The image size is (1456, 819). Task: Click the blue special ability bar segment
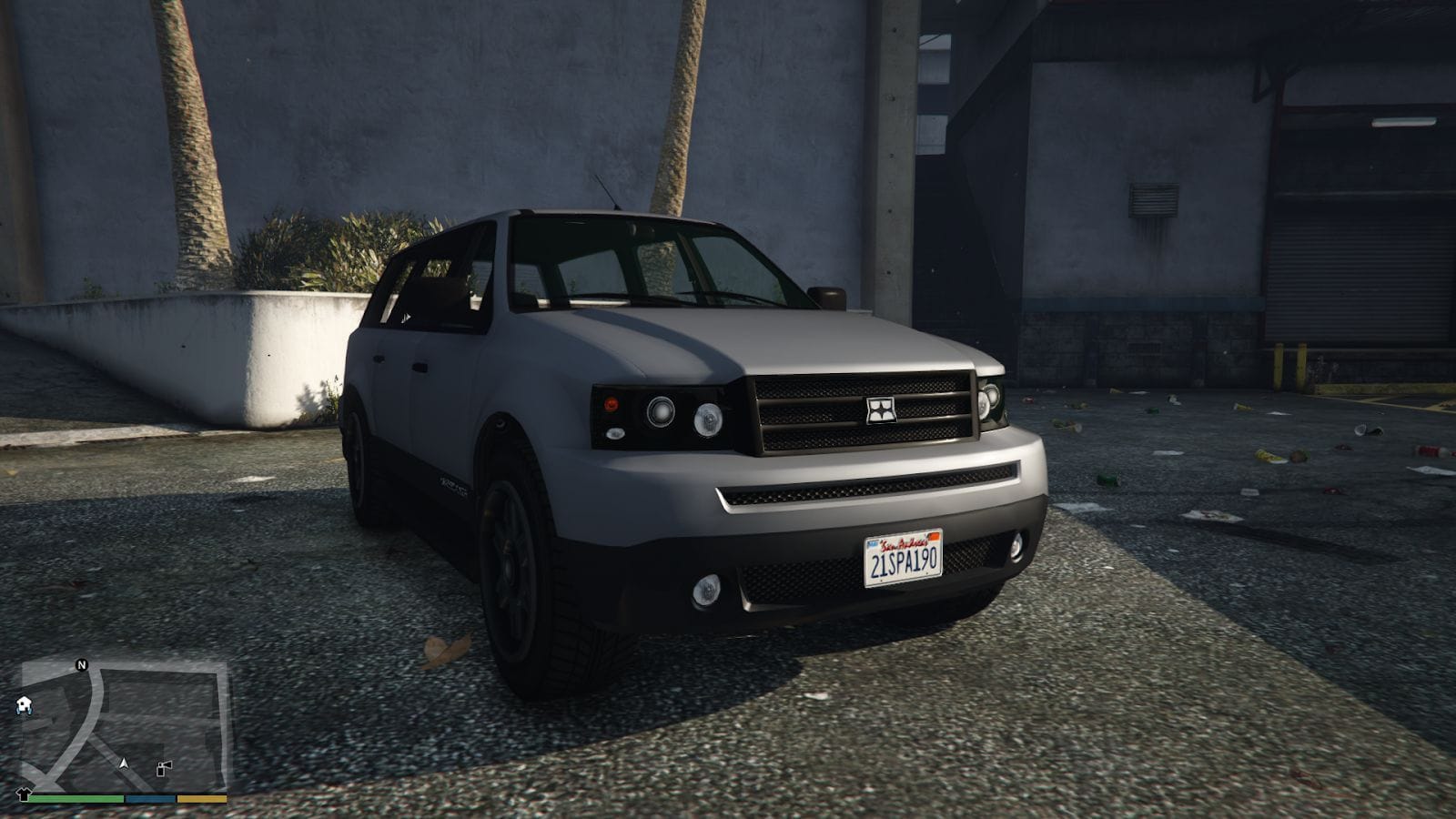coord(149,798)
